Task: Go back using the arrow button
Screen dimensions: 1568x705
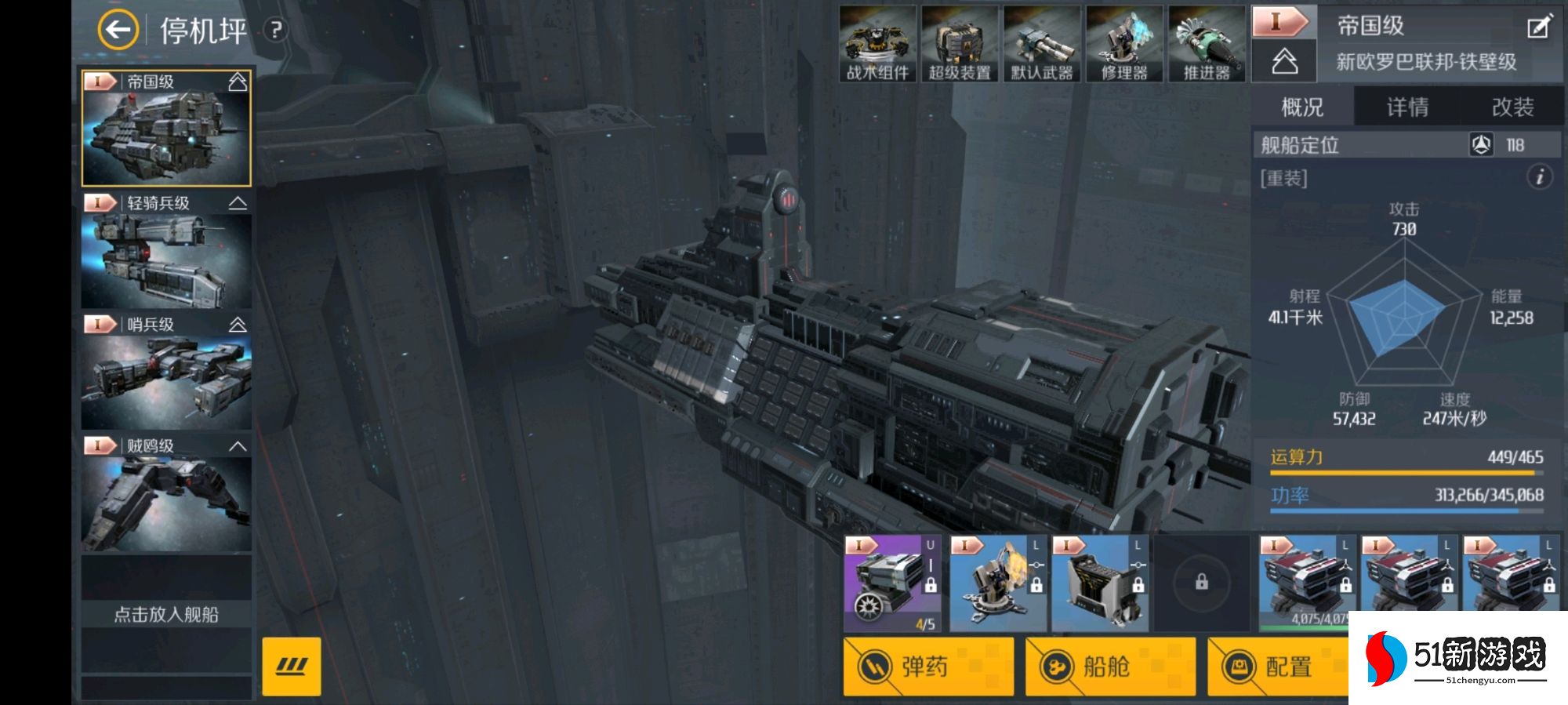Action: tap(118, 31)
